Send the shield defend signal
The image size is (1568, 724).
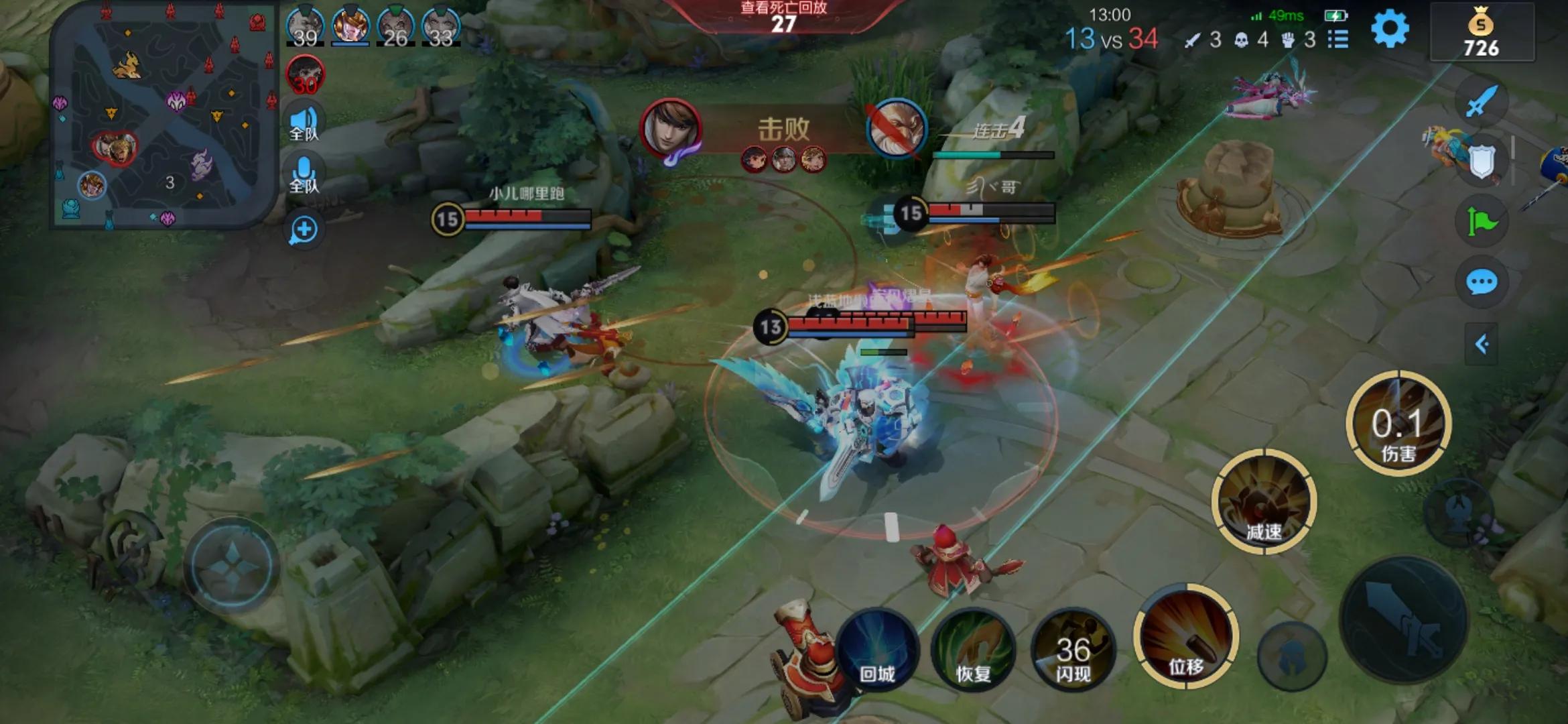[1482, 162]
